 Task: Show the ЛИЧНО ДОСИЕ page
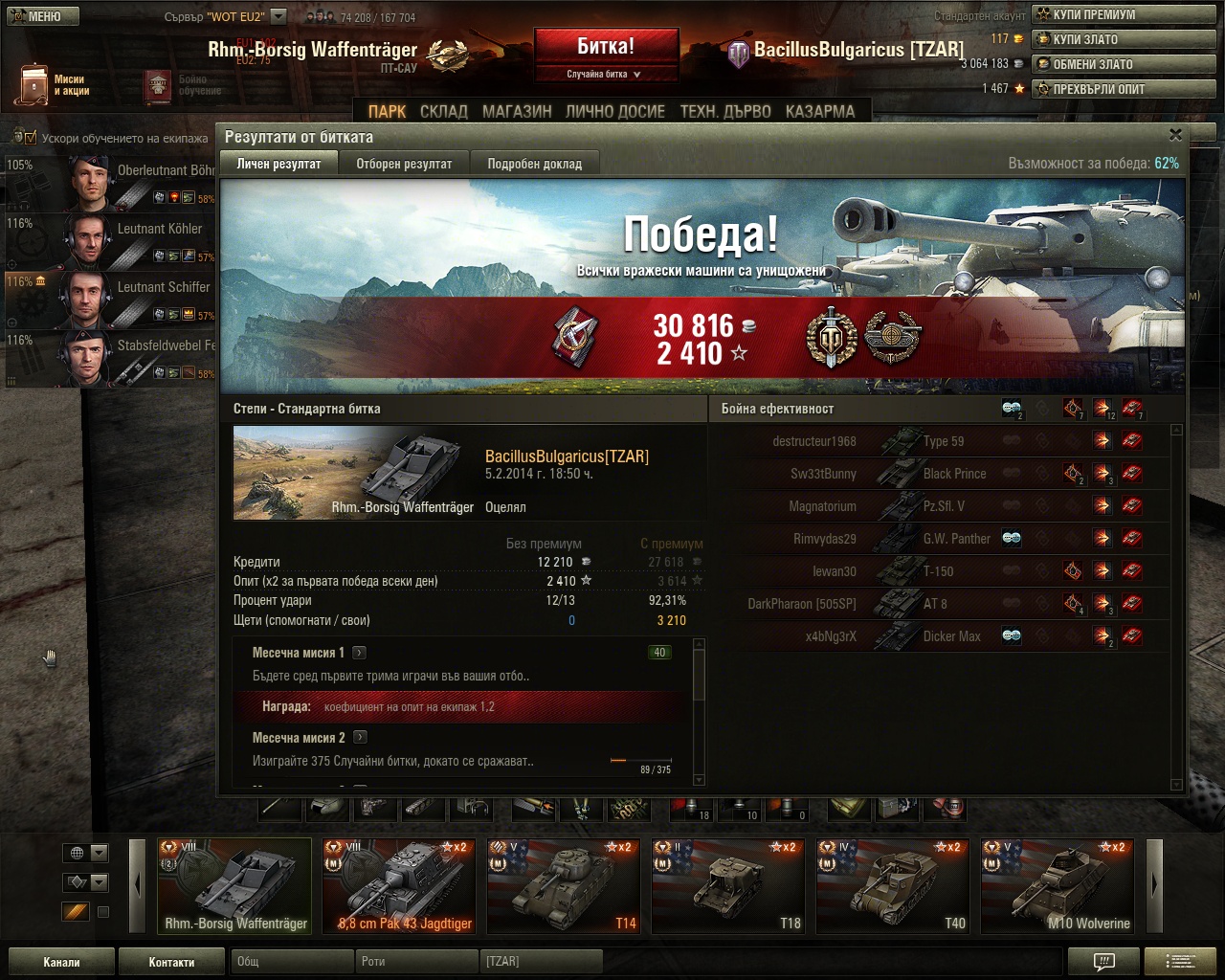click(614, 111)
